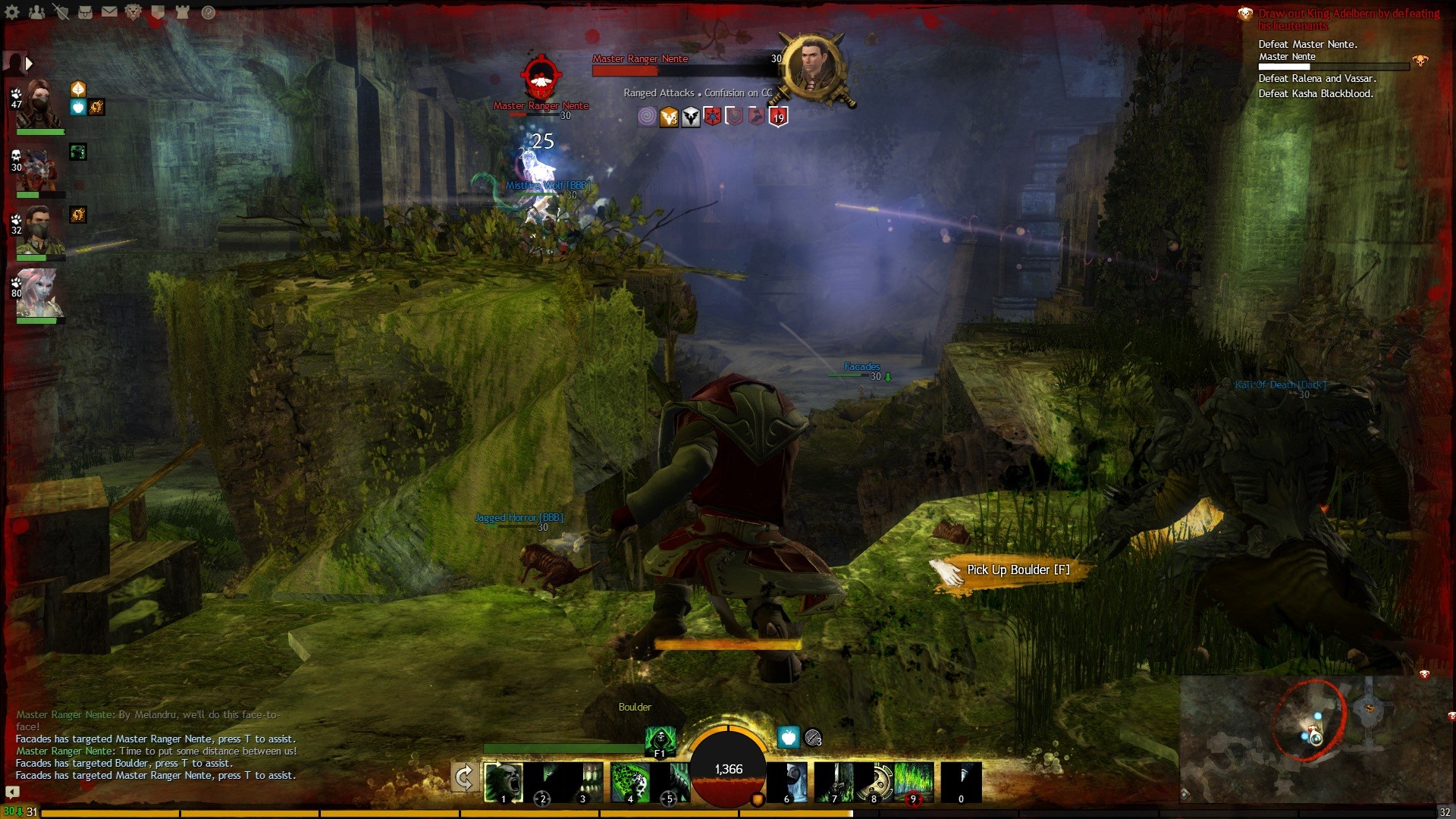Use the green skull skill in slot 4
Viewport: 1456px width, 819px height.
coord(629,782)
